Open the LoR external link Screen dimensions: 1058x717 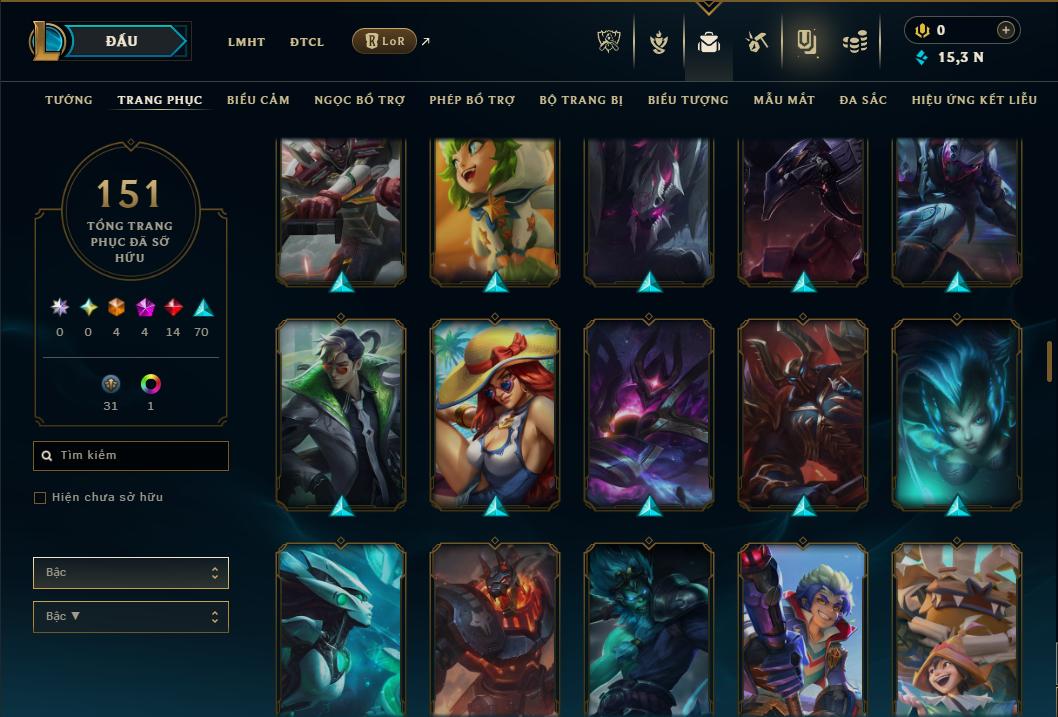pyautogui.click(x=385, y=42)
